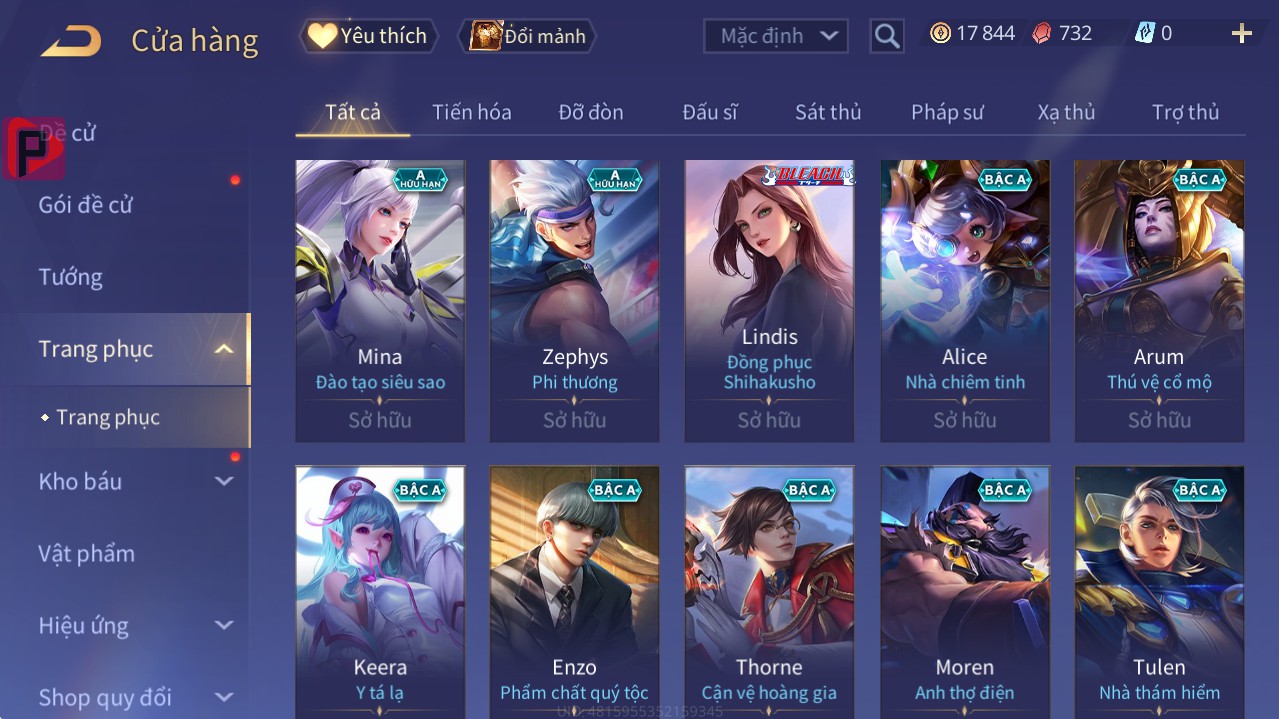Switch to the Đỡ đòn tab
This screenshot has height=719, width=1279.
[x=591, y=112]
